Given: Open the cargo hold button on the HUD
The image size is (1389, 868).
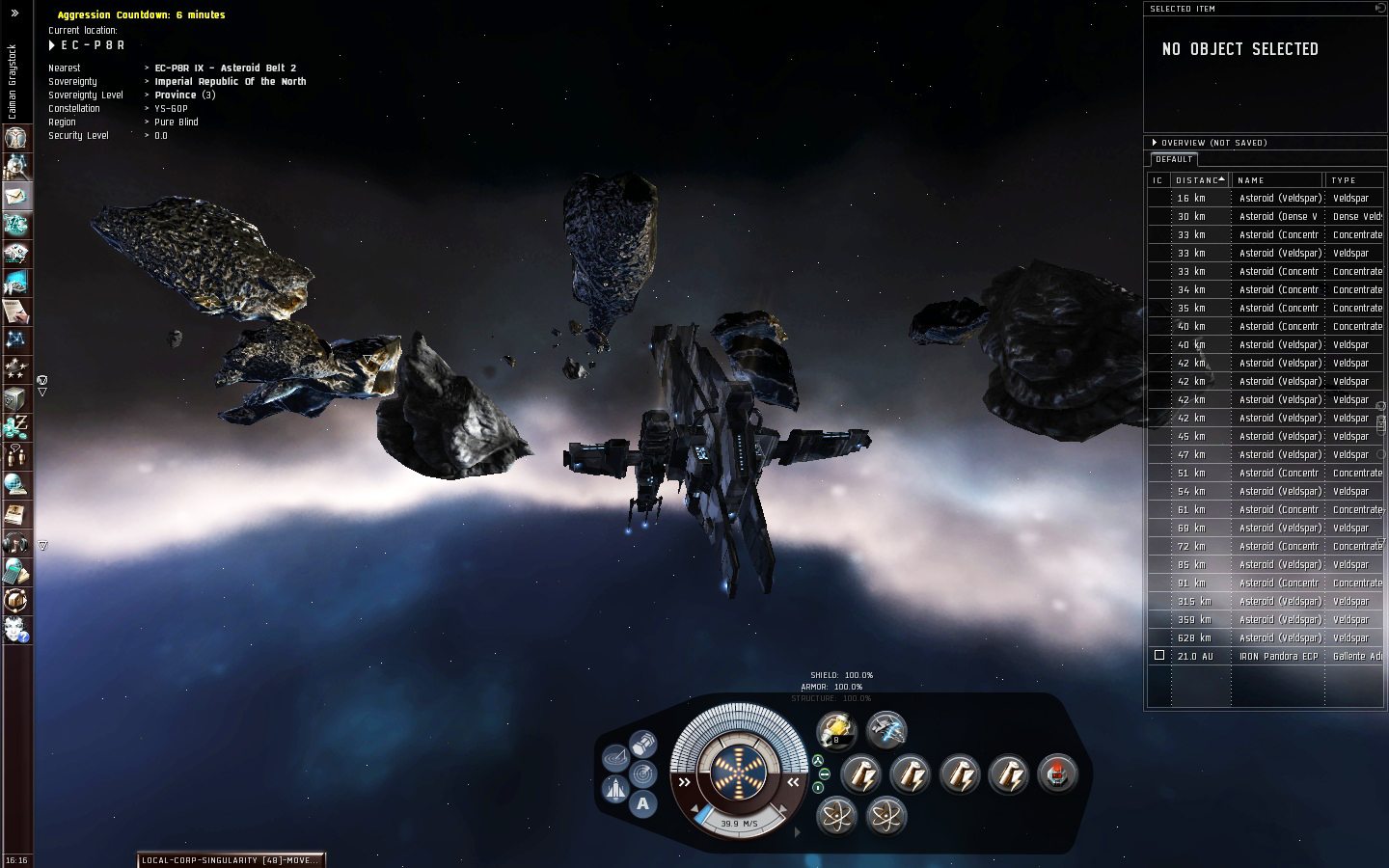Looking at the screenshot, I should [642, 744].
